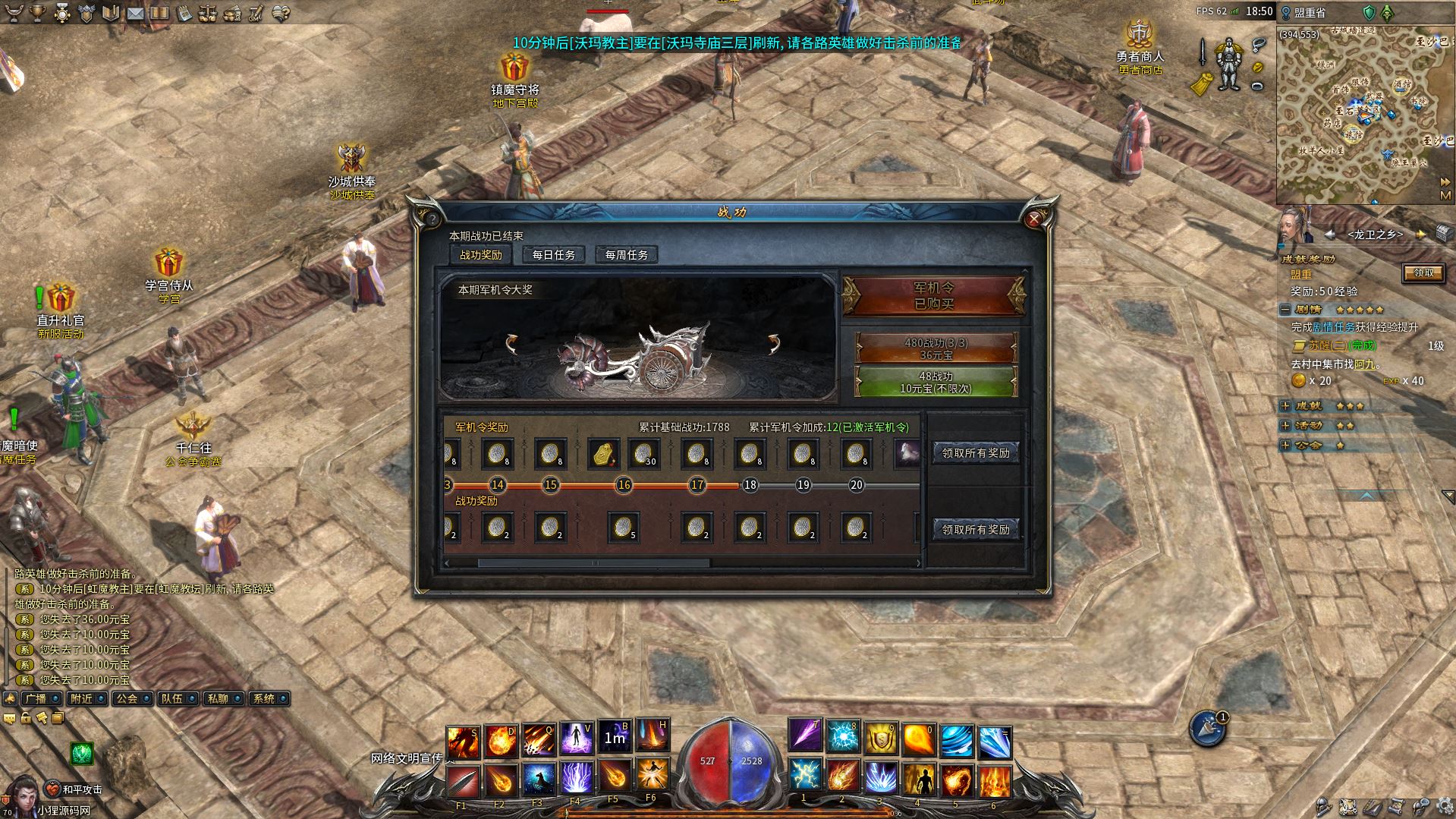
Task: Switch chat to the 私聊 channel
Action: [x=219, y=698]
